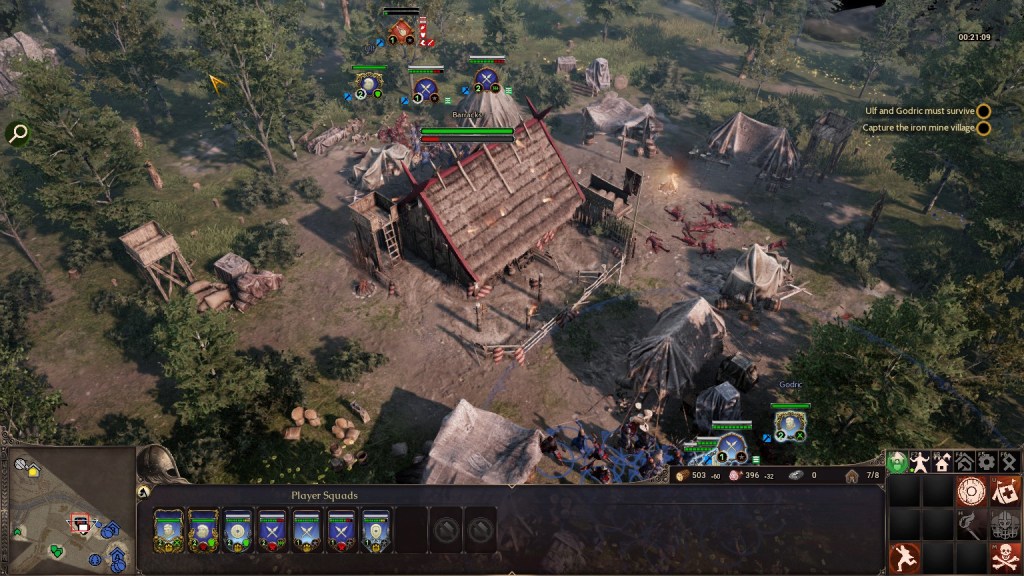This screenshot has width=1024, height=576.
Task: Open the gear settings tab
Action: [x=986, y=462]
